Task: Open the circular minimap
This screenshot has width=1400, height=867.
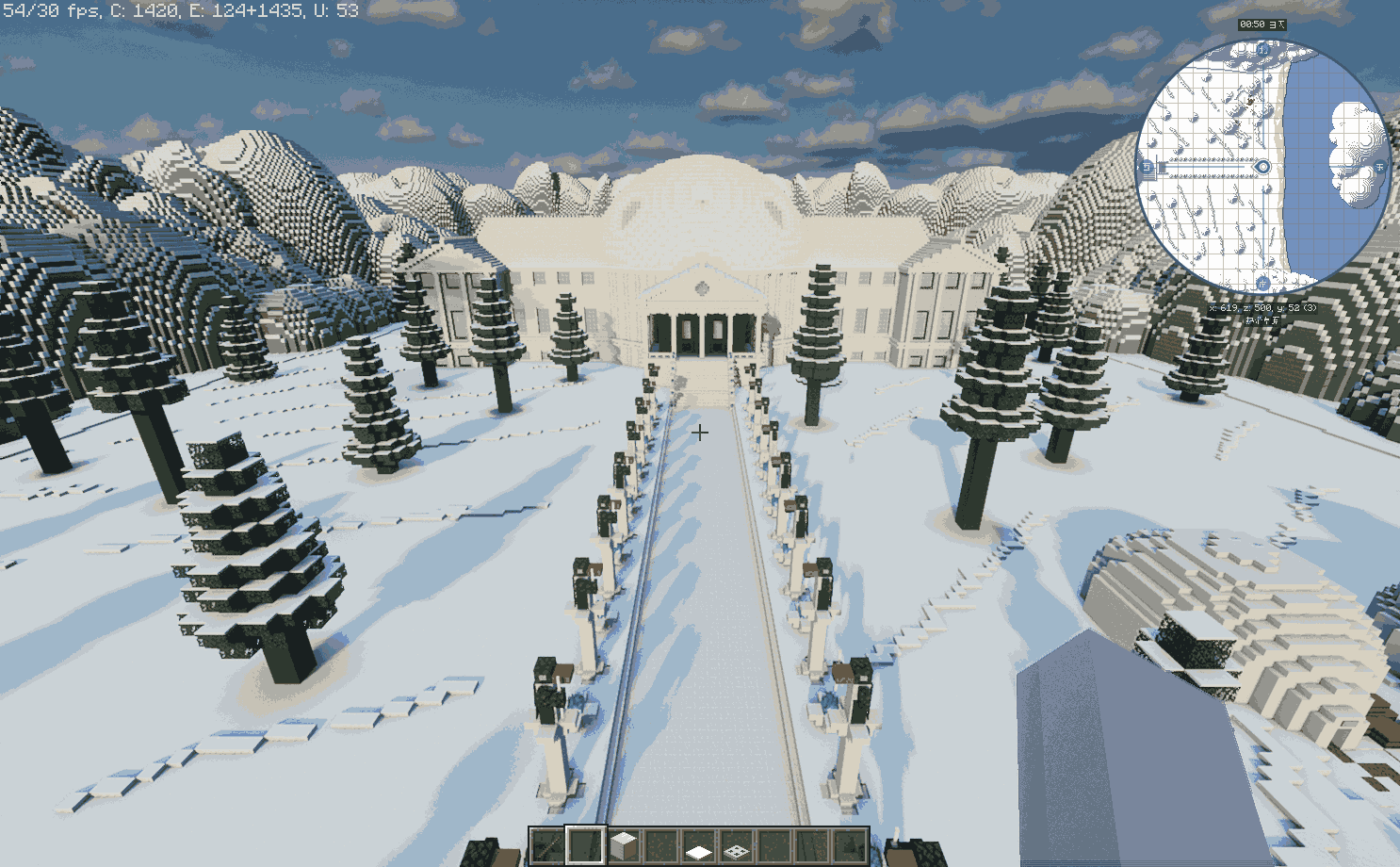Action: click(x=1262, y=167)
